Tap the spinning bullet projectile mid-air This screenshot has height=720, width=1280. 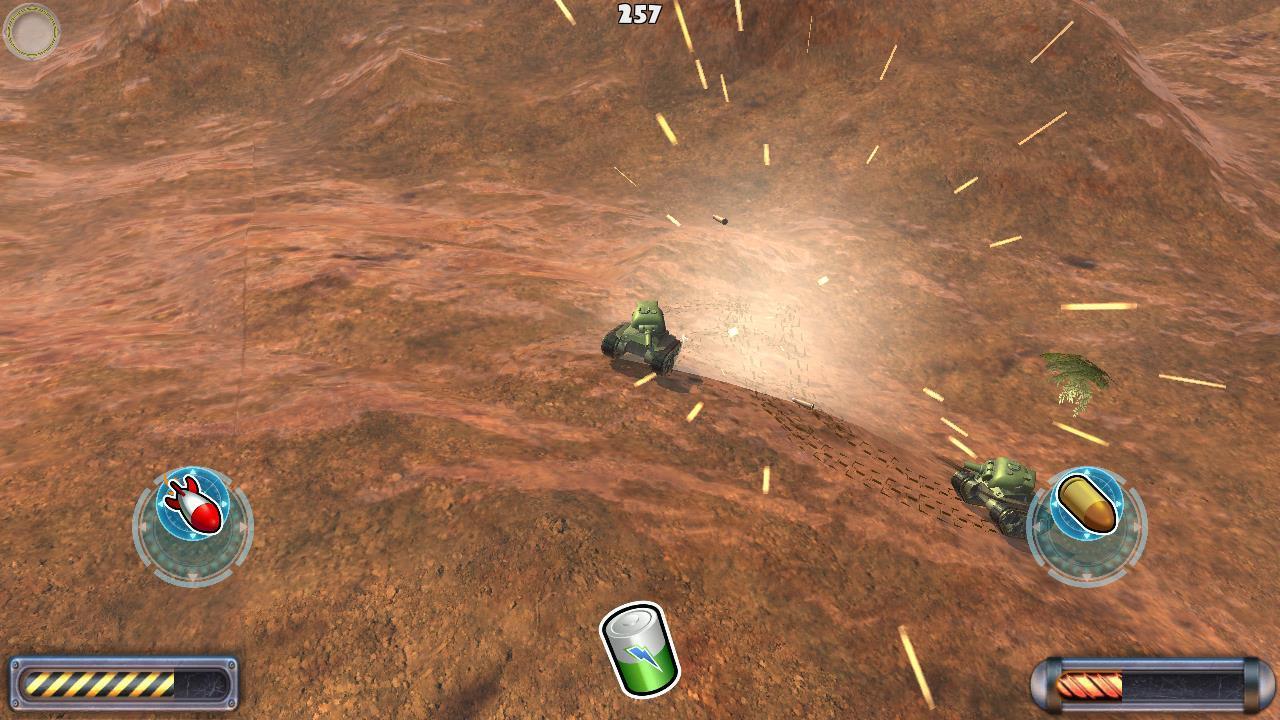click(722, 219)
